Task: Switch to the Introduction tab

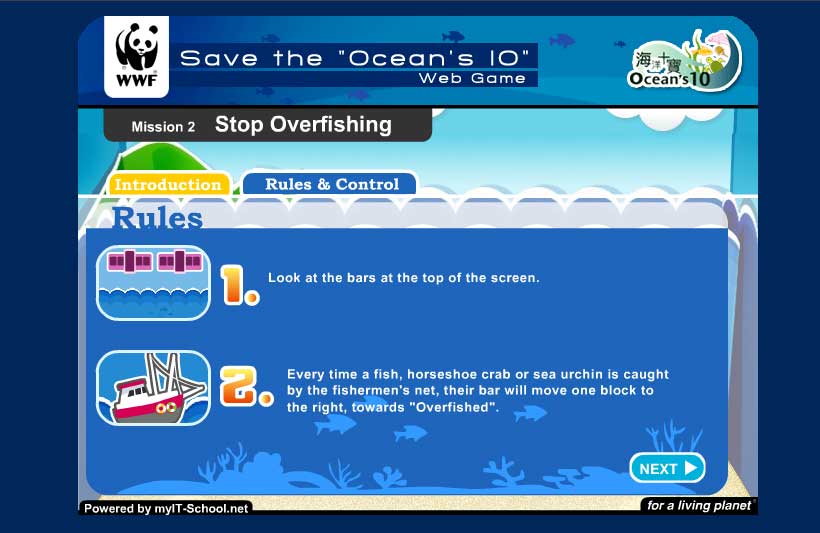Action: pyautogui.click(x=168, y=185)
